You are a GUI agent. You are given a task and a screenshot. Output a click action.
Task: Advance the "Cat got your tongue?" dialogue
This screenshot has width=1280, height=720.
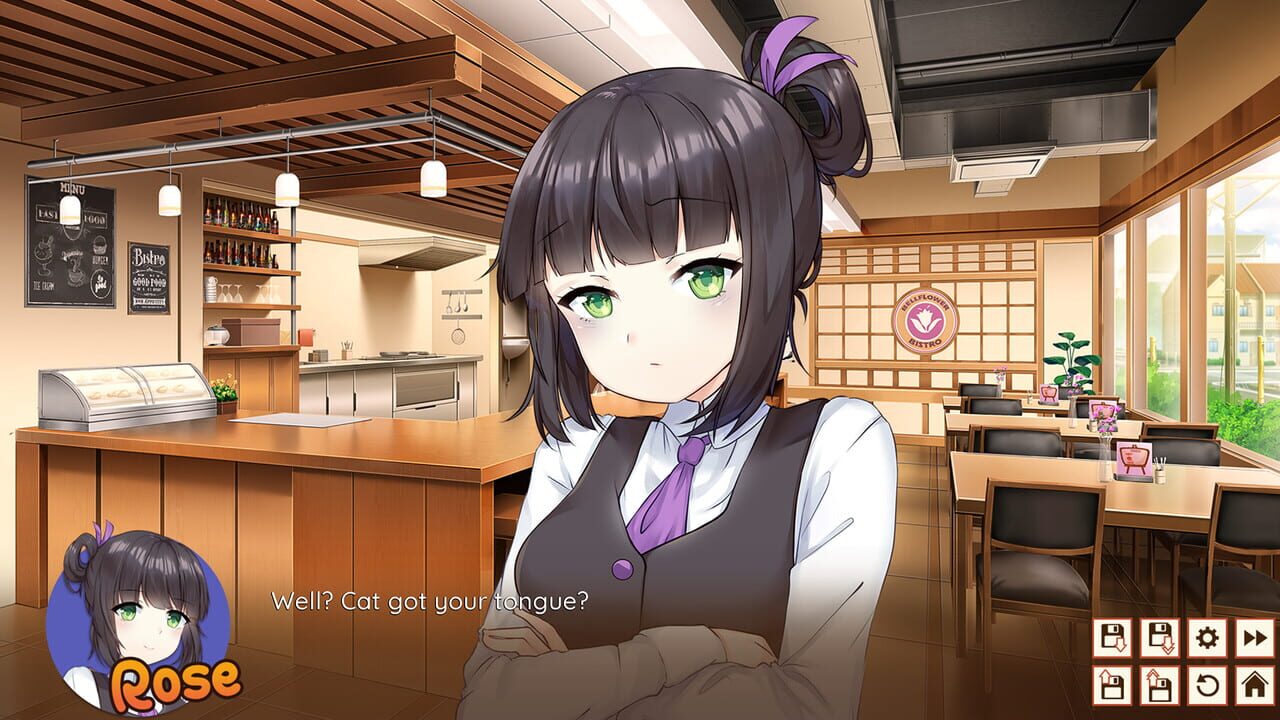pyautogui.click(x=430, y=601)
